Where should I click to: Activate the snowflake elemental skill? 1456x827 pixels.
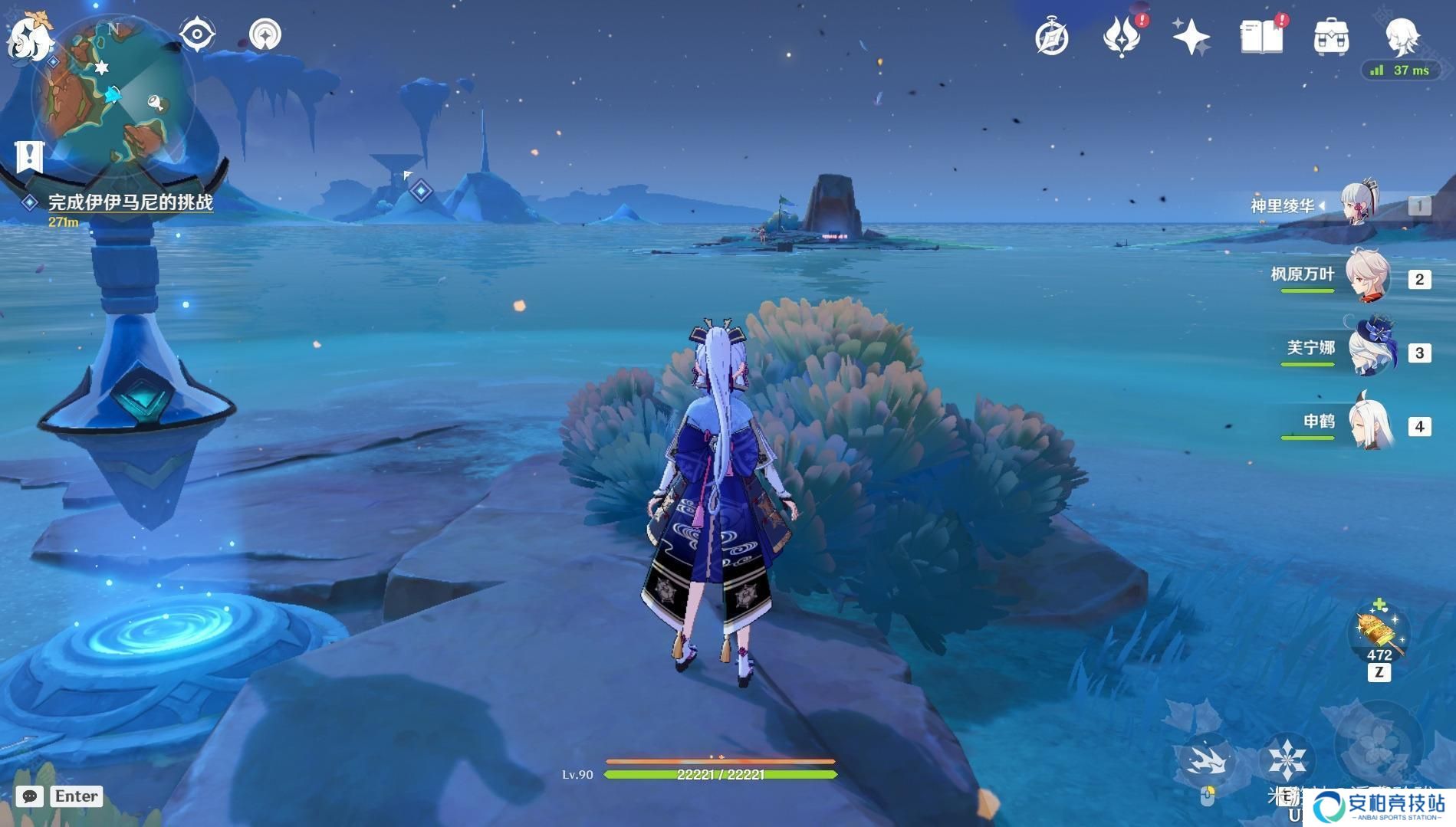[x=1287, y=760]
